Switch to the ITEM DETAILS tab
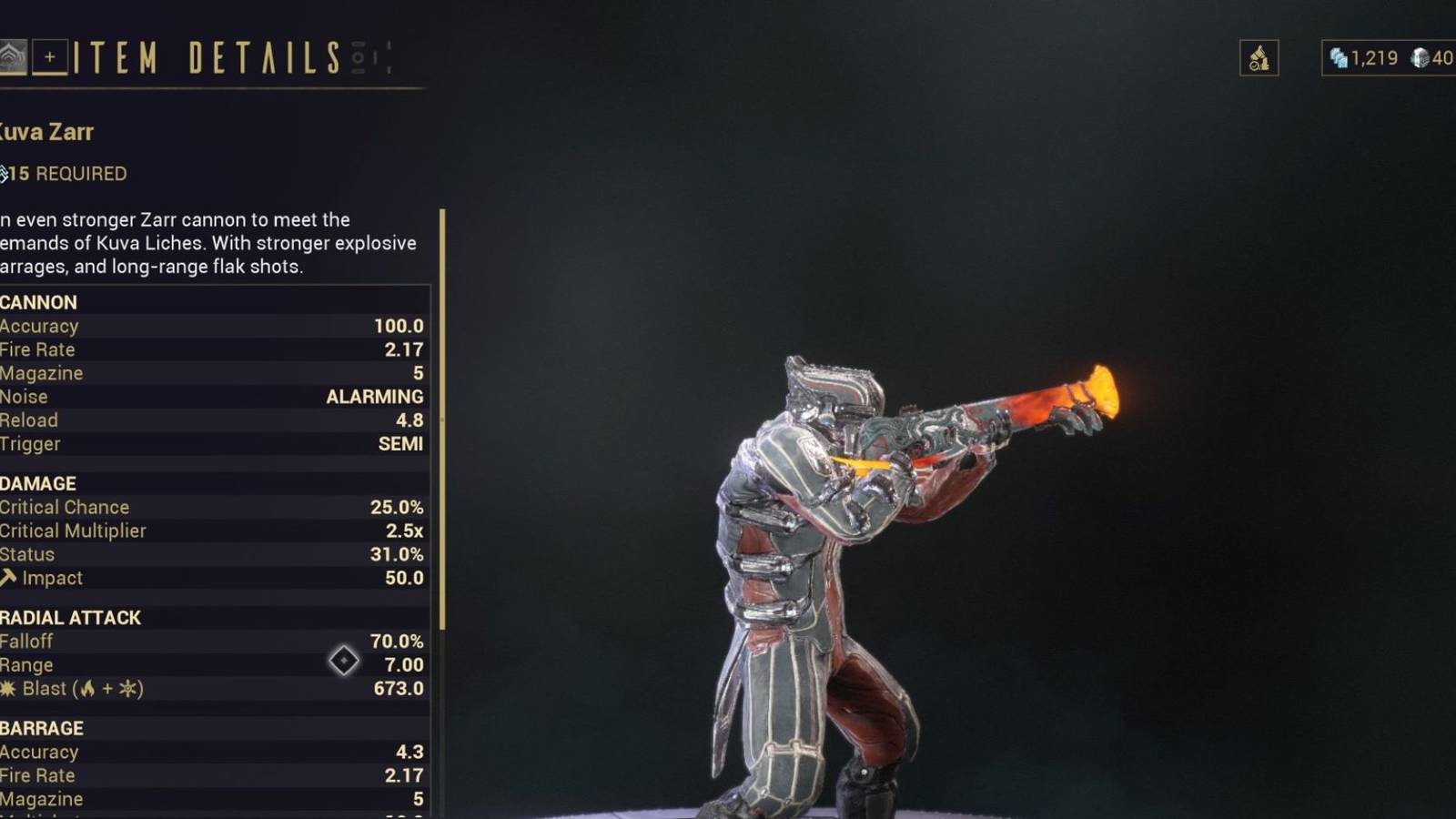This screenshot has height=819, width=1456. (x=205, y=58)
